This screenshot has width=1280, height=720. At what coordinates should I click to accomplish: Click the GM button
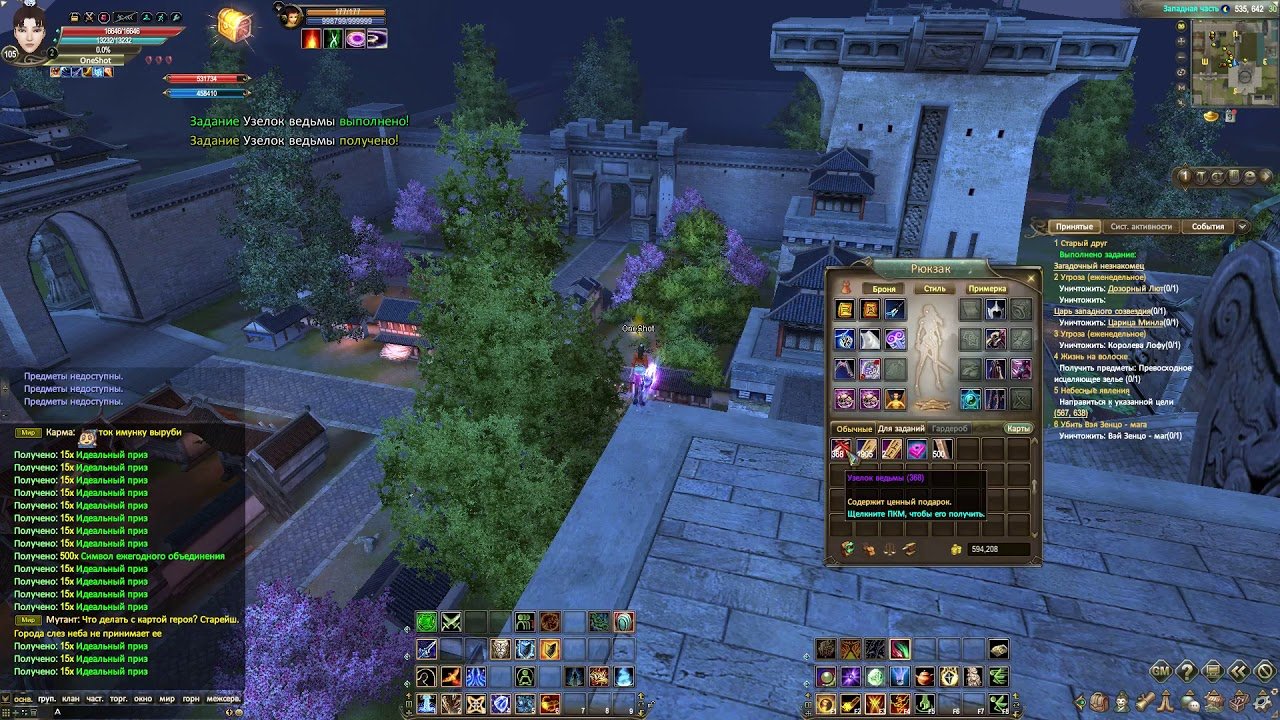click(x=1161, y=671)
